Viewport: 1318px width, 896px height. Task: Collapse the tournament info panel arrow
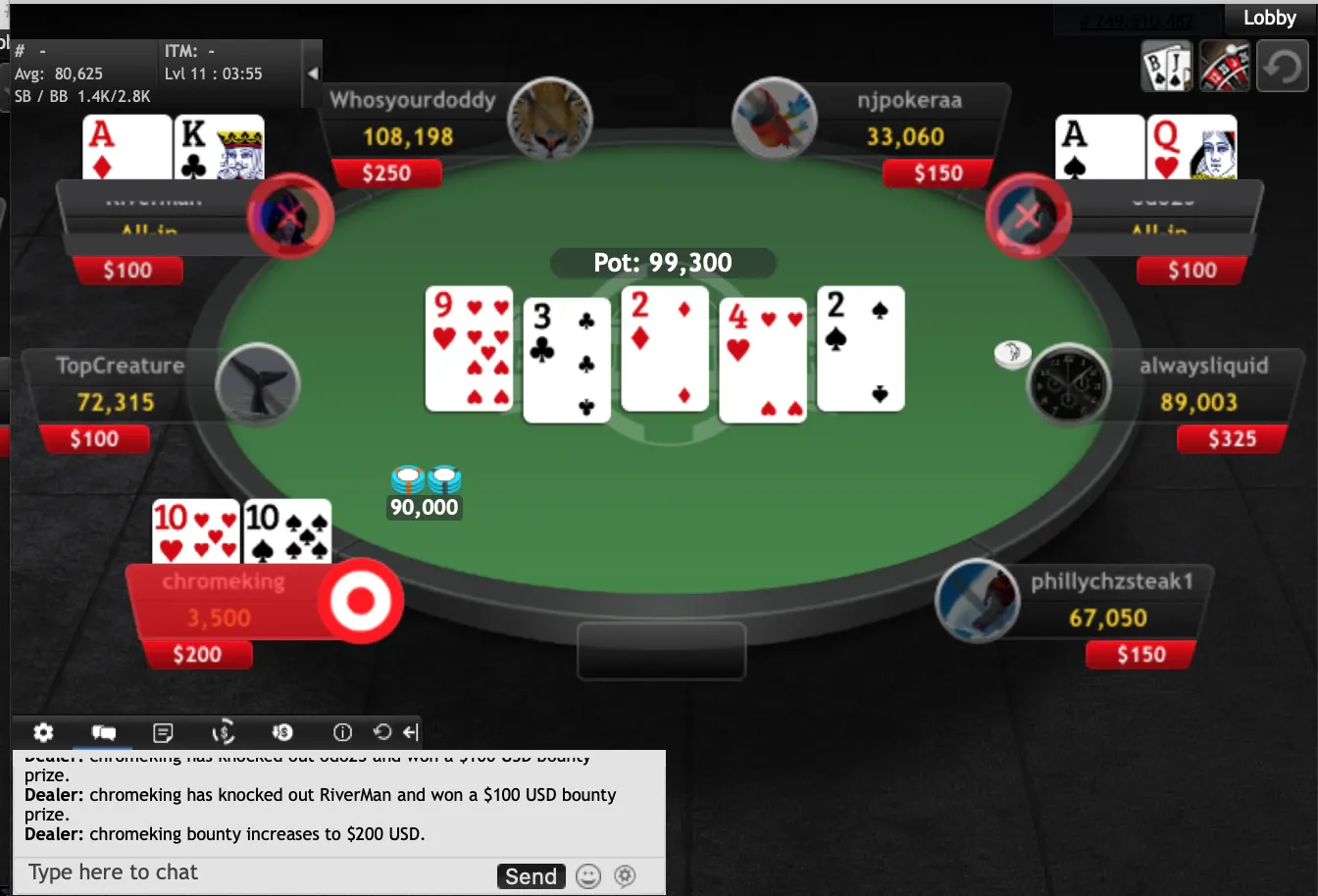tap(313, 74)
